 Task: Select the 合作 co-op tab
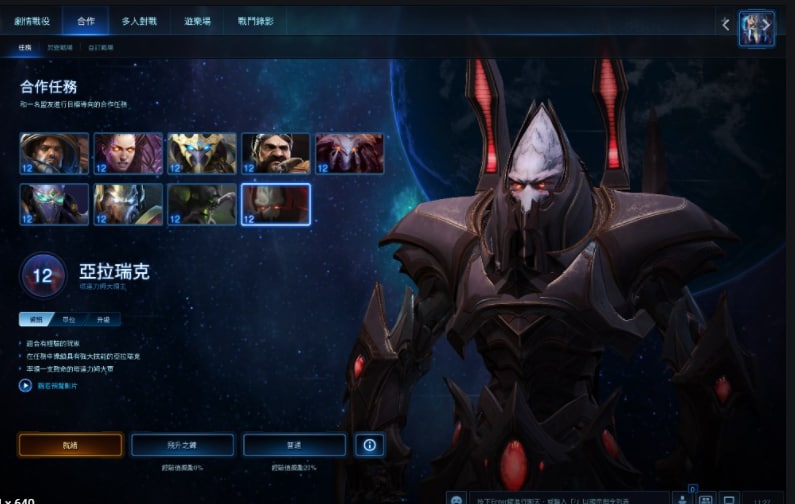(x=85, y=20)
